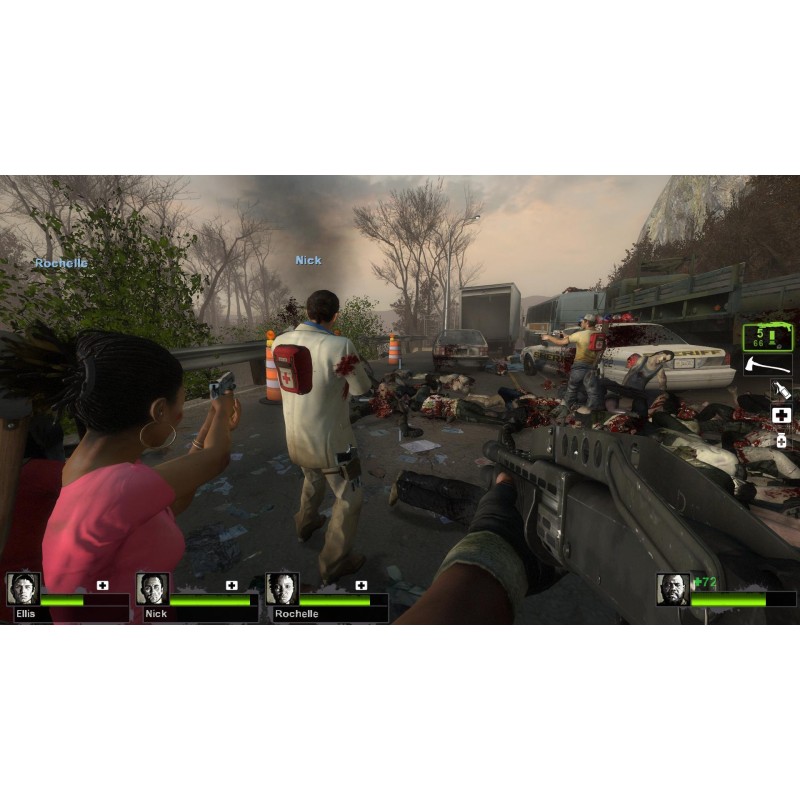
Task: Select the first aid kit slot
Action: 781,415
